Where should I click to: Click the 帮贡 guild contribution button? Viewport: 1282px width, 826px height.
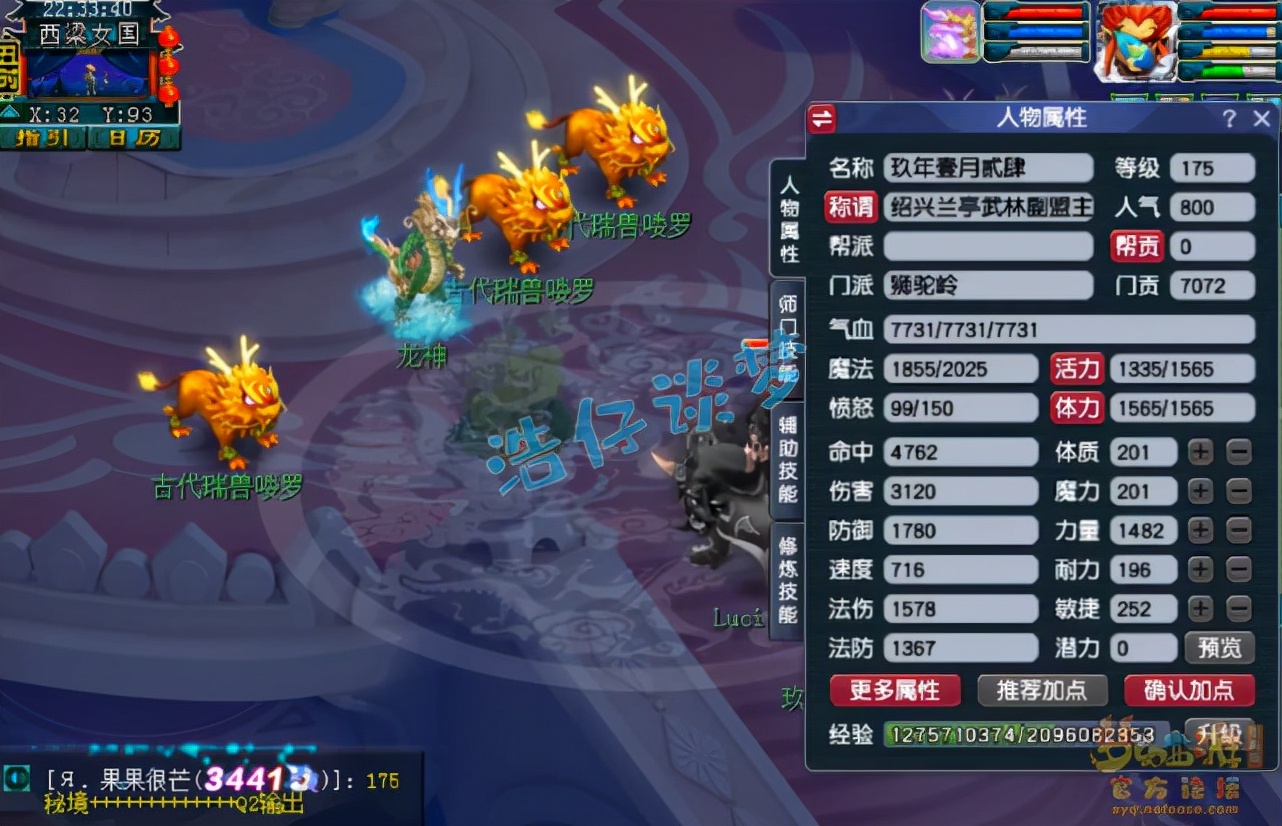(1137, 247)
